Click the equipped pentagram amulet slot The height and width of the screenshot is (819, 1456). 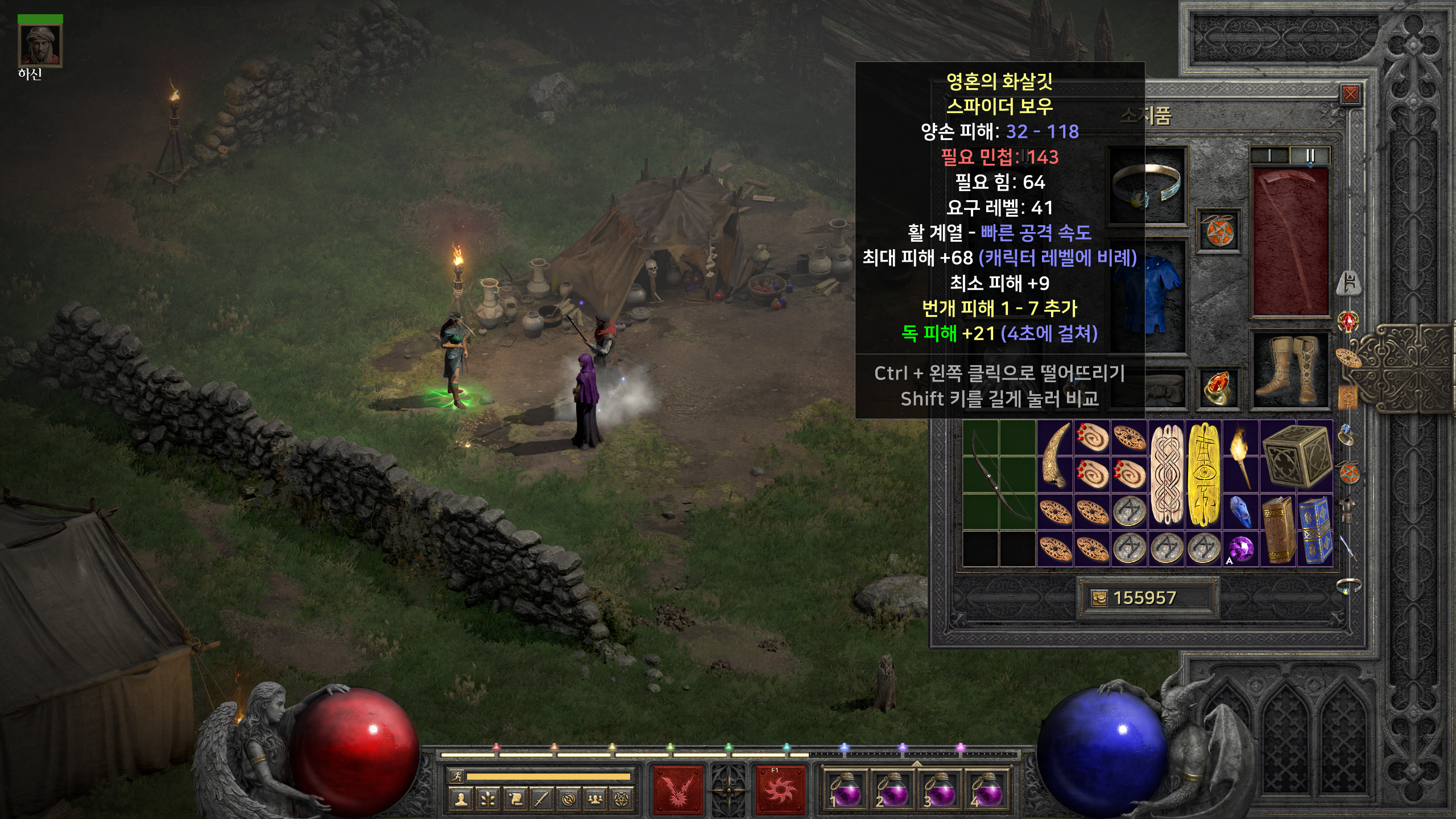pos(1219,231)
